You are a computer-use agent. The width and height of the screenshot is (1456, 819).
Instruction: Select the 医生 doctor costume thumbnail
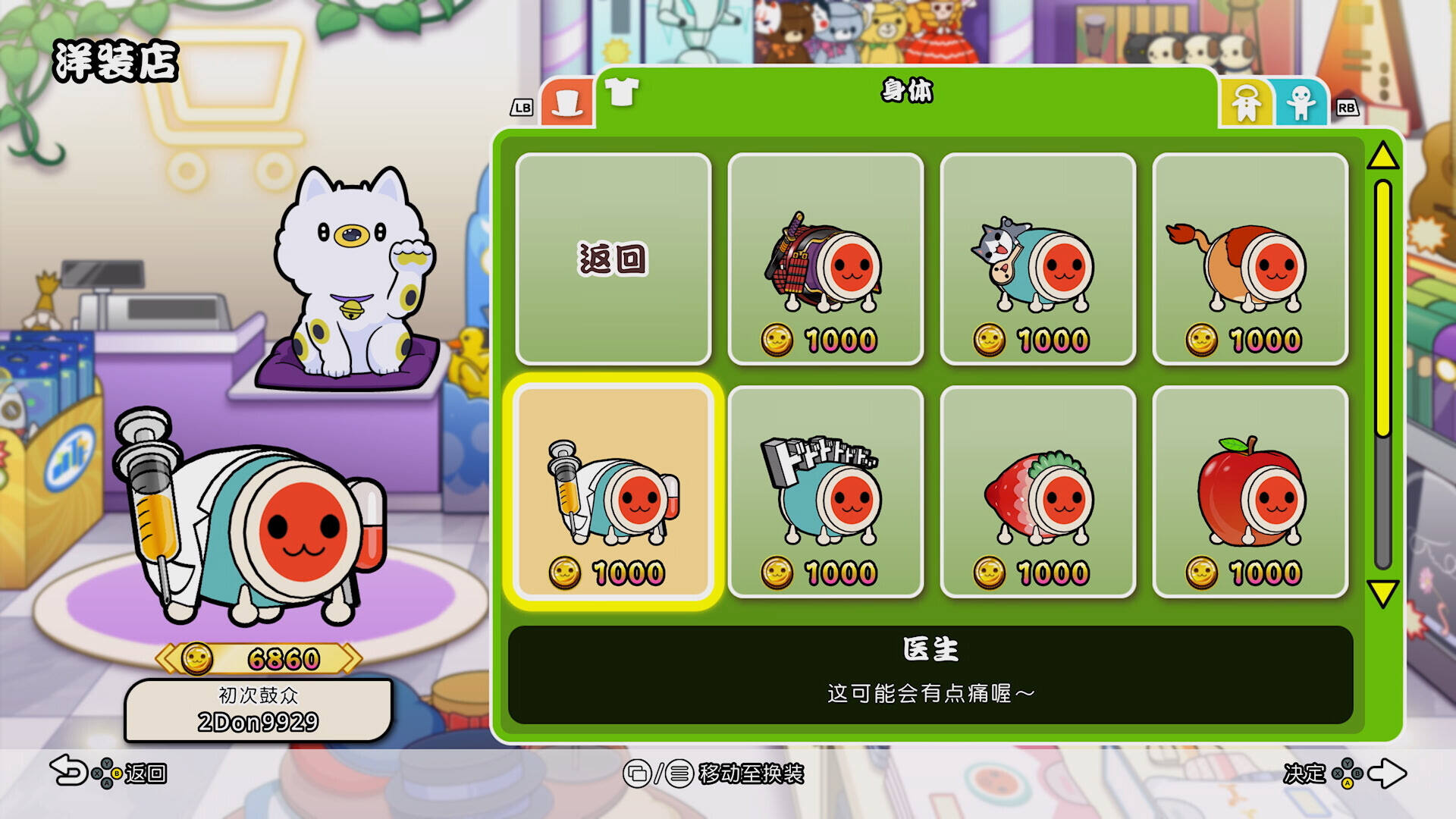pos(616,493)
